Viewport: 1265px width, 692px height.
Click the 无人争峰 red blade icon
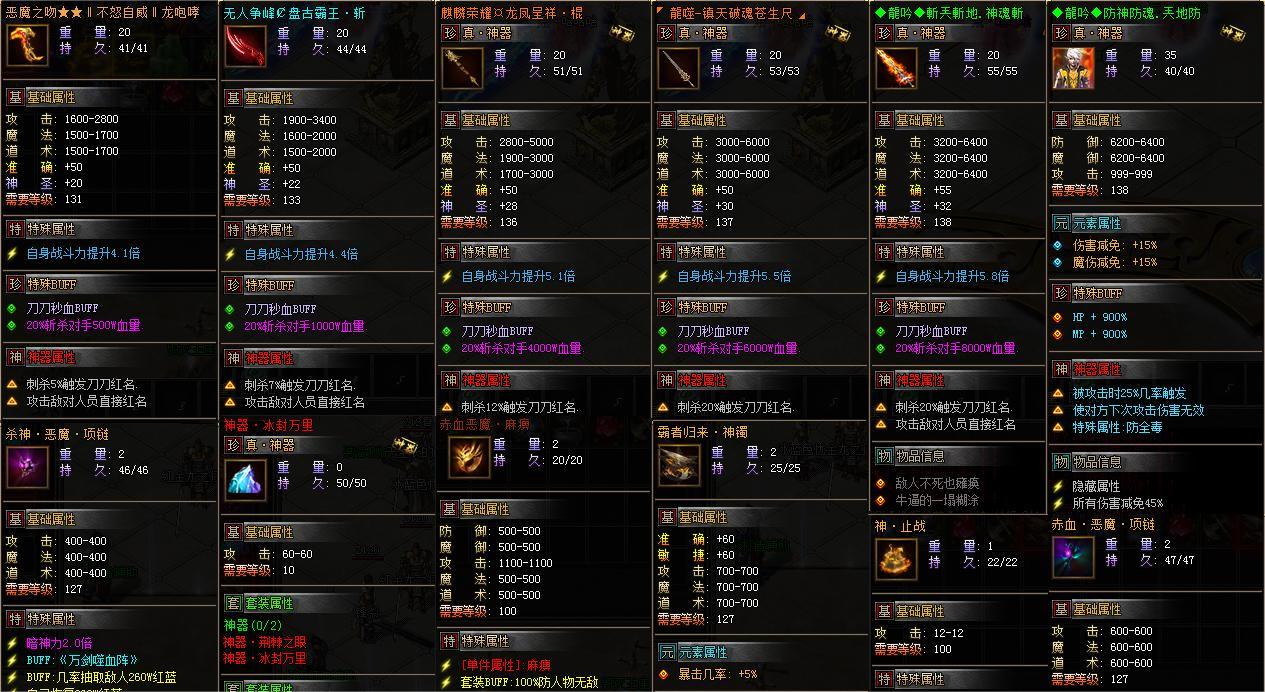244,46
